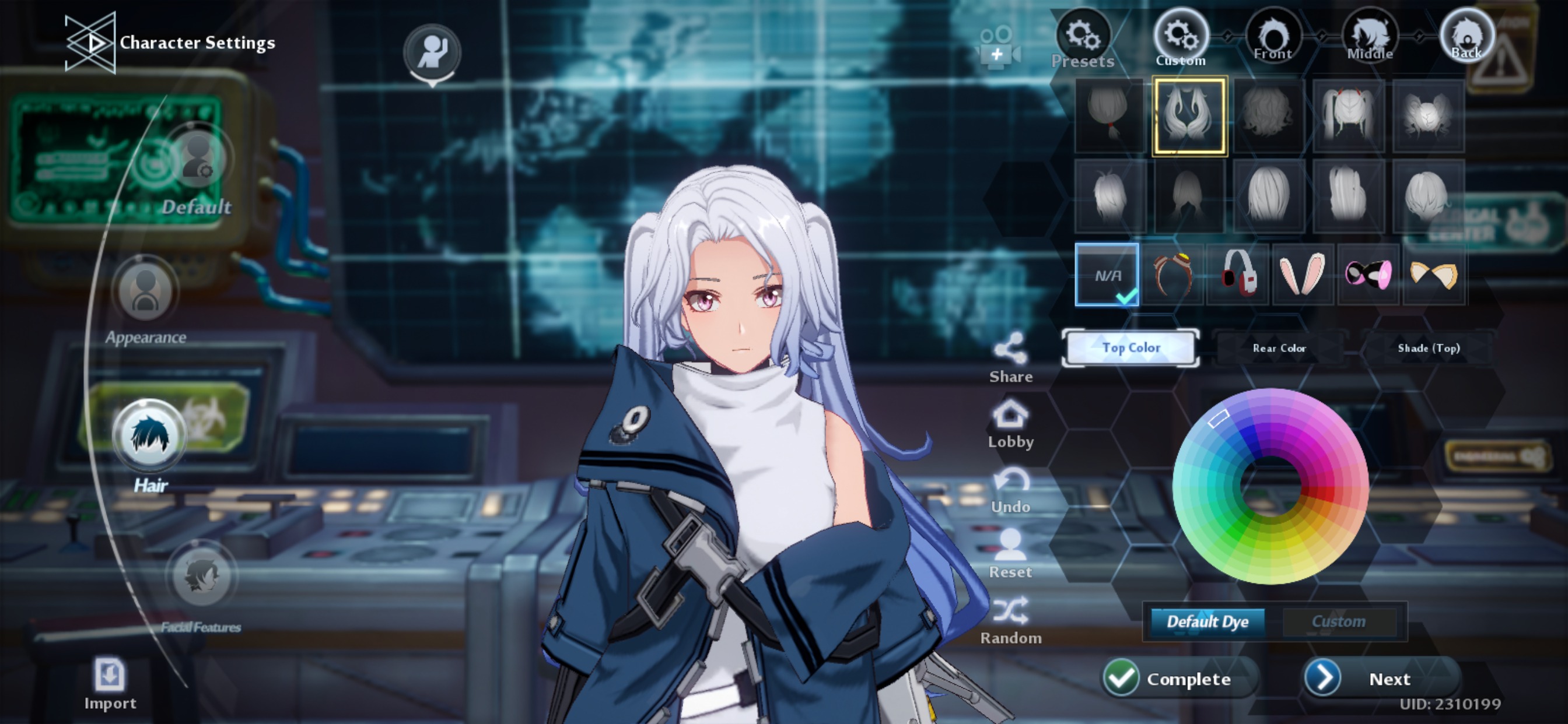
Task: Switch to Shade (Top) settings
Action: (1428, 348)
